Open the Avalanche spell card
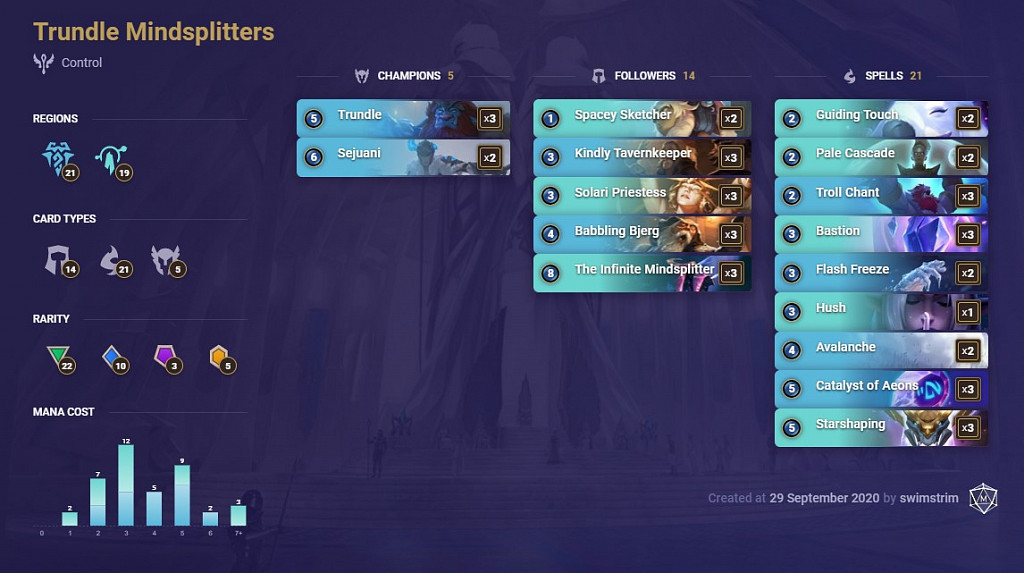The image size is (1024, 573). pos(881,350)
